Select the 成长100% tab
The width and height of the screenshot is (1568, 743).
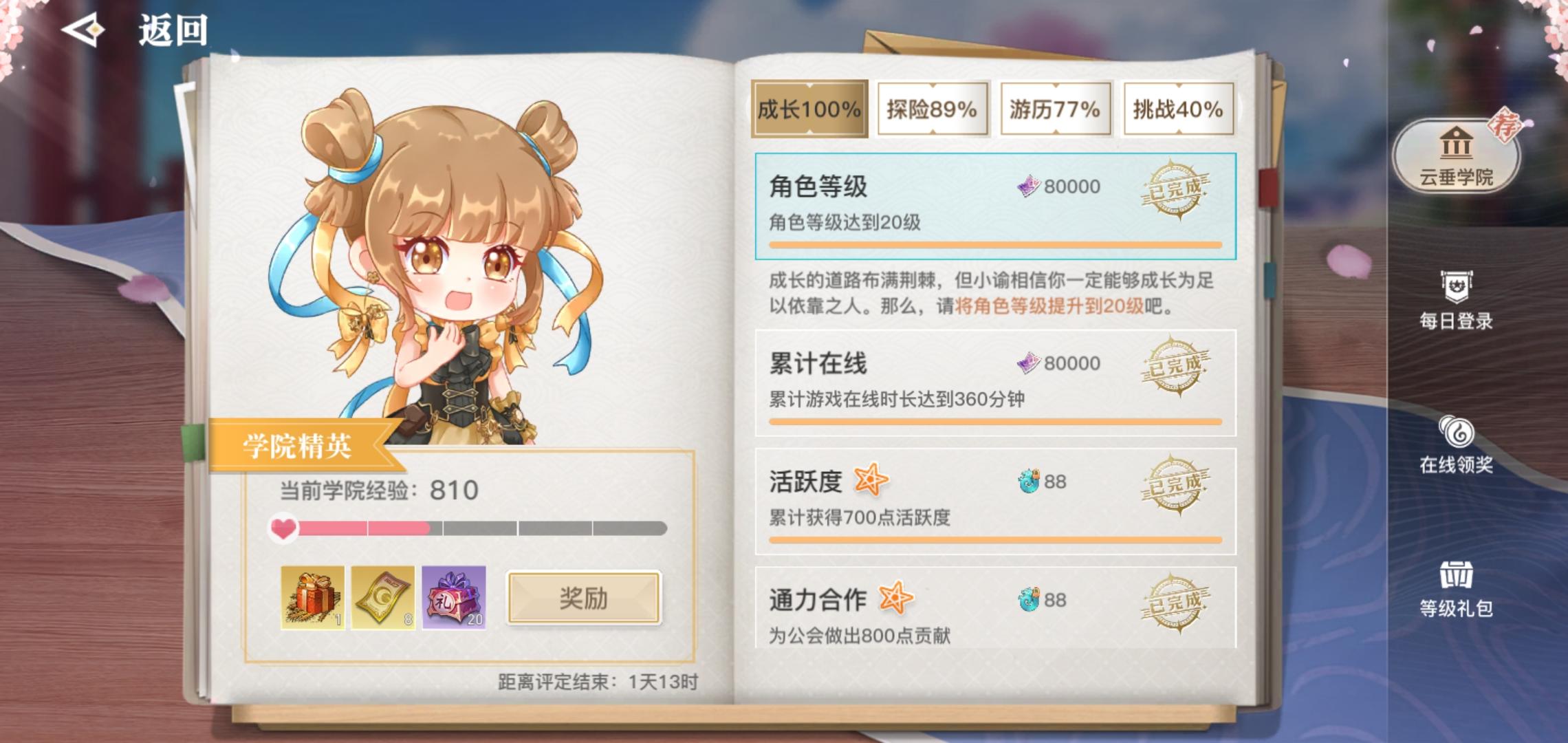809,108
